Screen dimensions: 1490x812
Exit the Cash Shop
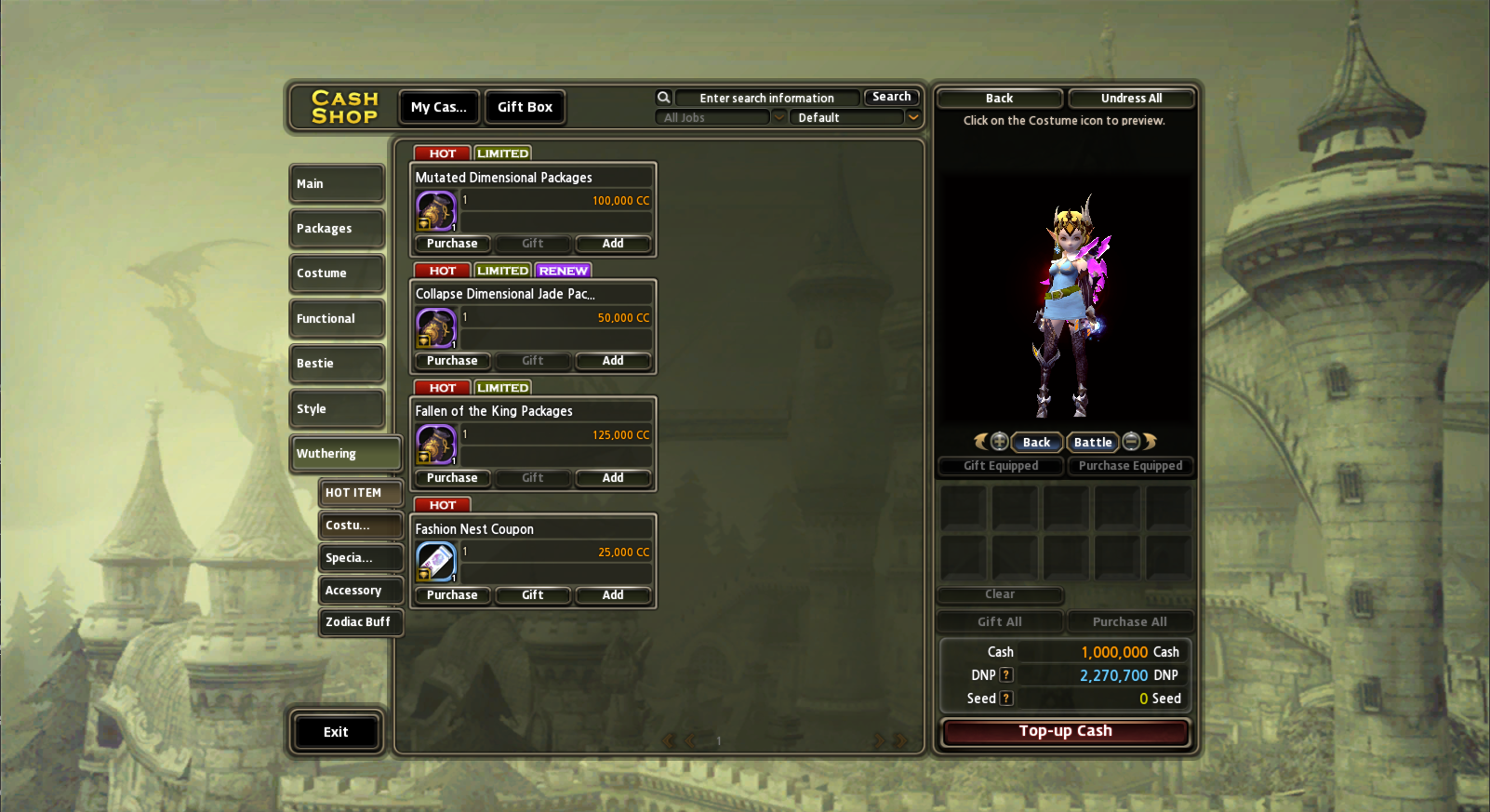click(x=336, y=732)
